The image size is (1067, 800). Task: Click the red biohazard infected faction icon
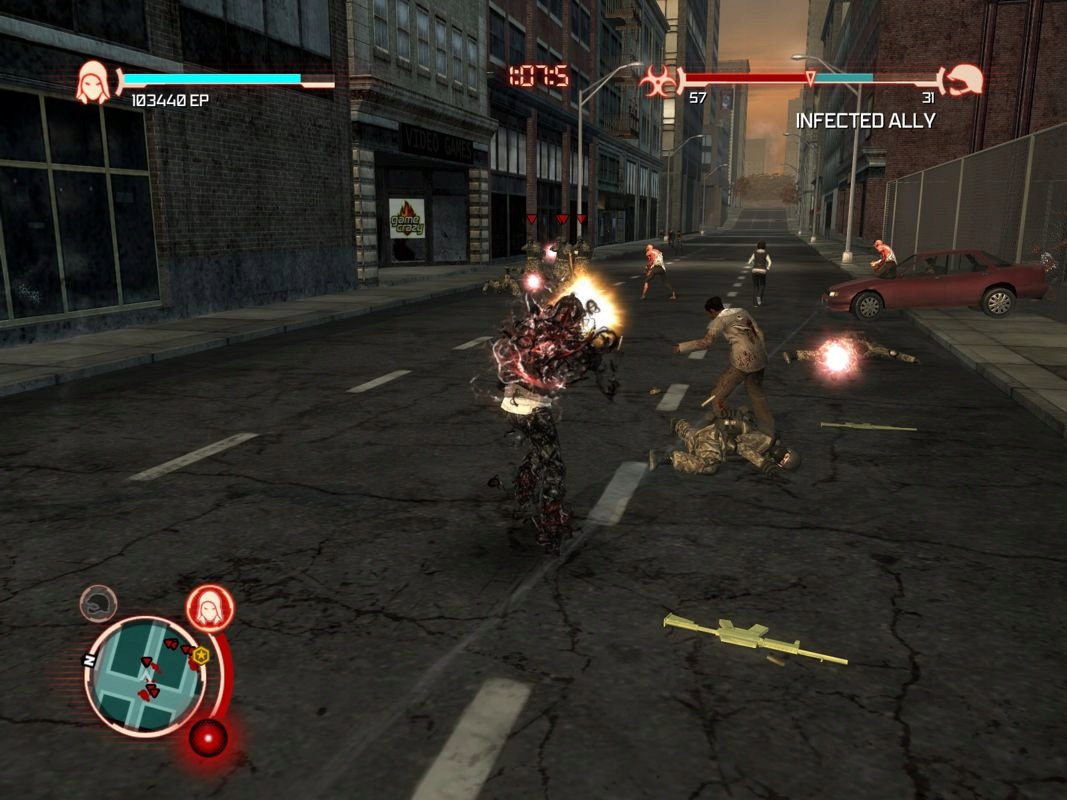coord(659,80)
